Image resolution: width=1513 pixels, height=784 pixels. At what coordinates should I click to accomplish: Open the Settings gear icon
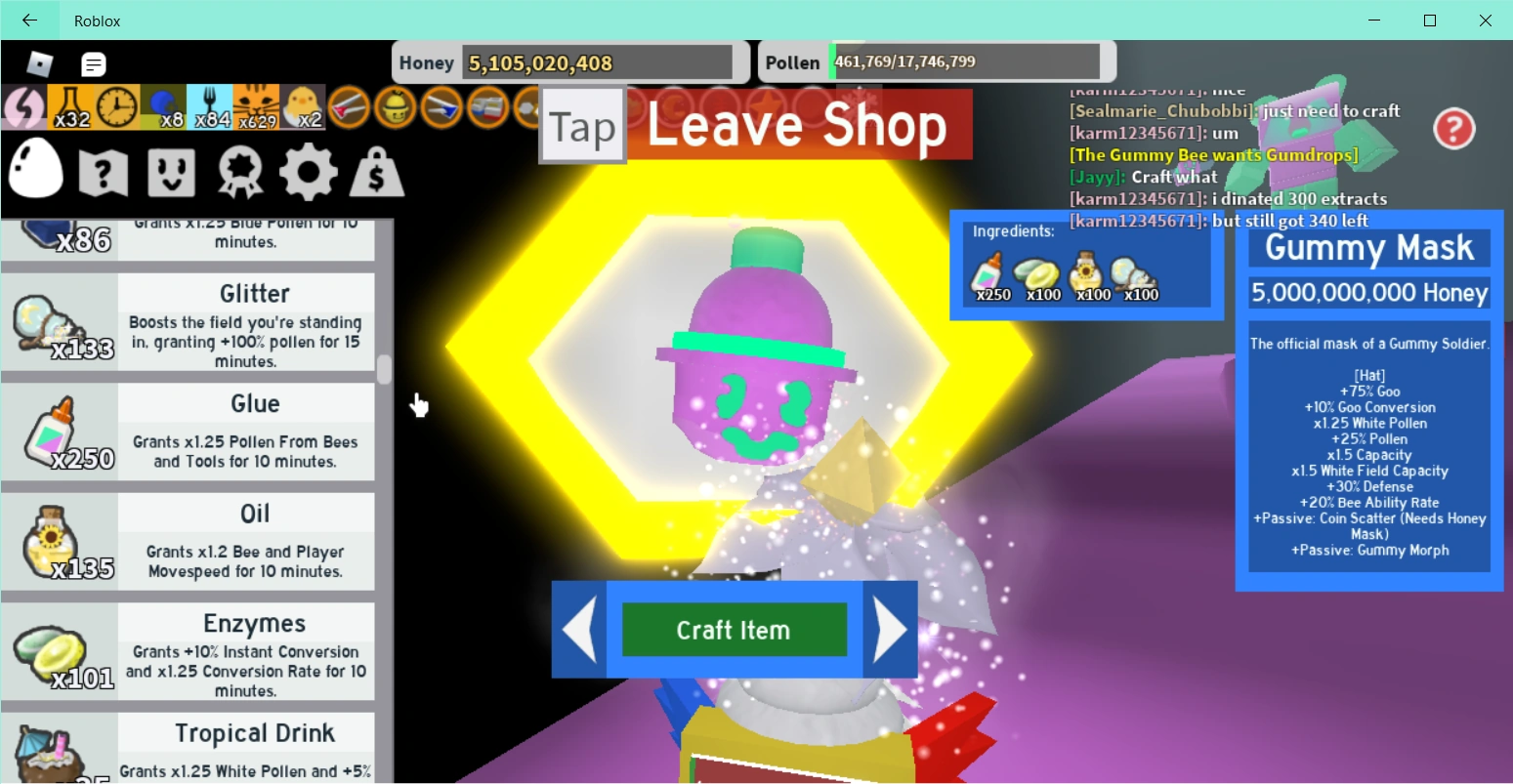coord(309,170)
